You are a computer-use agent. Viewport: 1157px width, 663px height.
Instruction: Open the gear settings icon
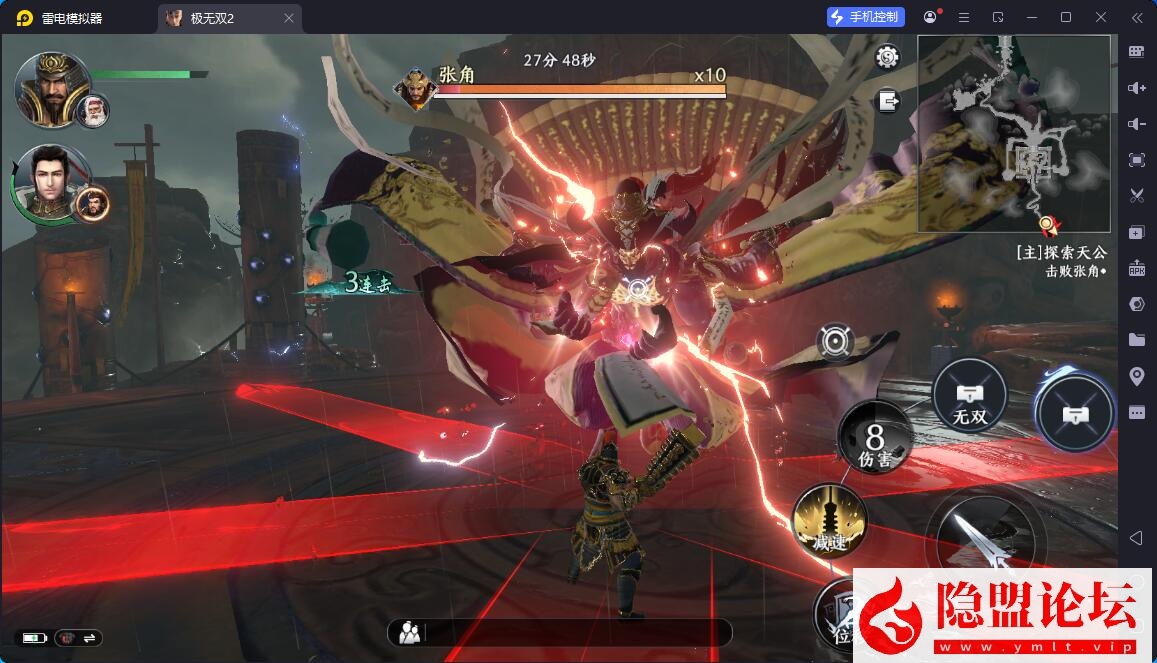click(886, 58)
